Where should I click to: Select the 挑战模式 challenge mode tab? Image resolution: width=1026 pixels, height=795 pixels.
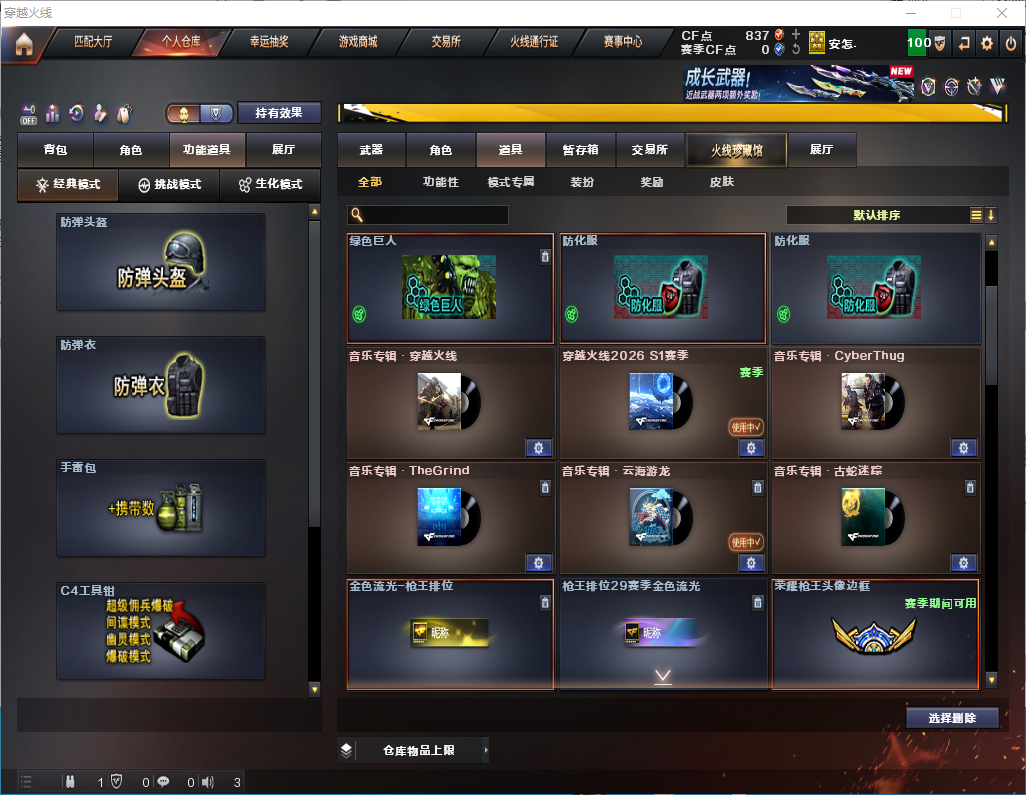[170, 185]
